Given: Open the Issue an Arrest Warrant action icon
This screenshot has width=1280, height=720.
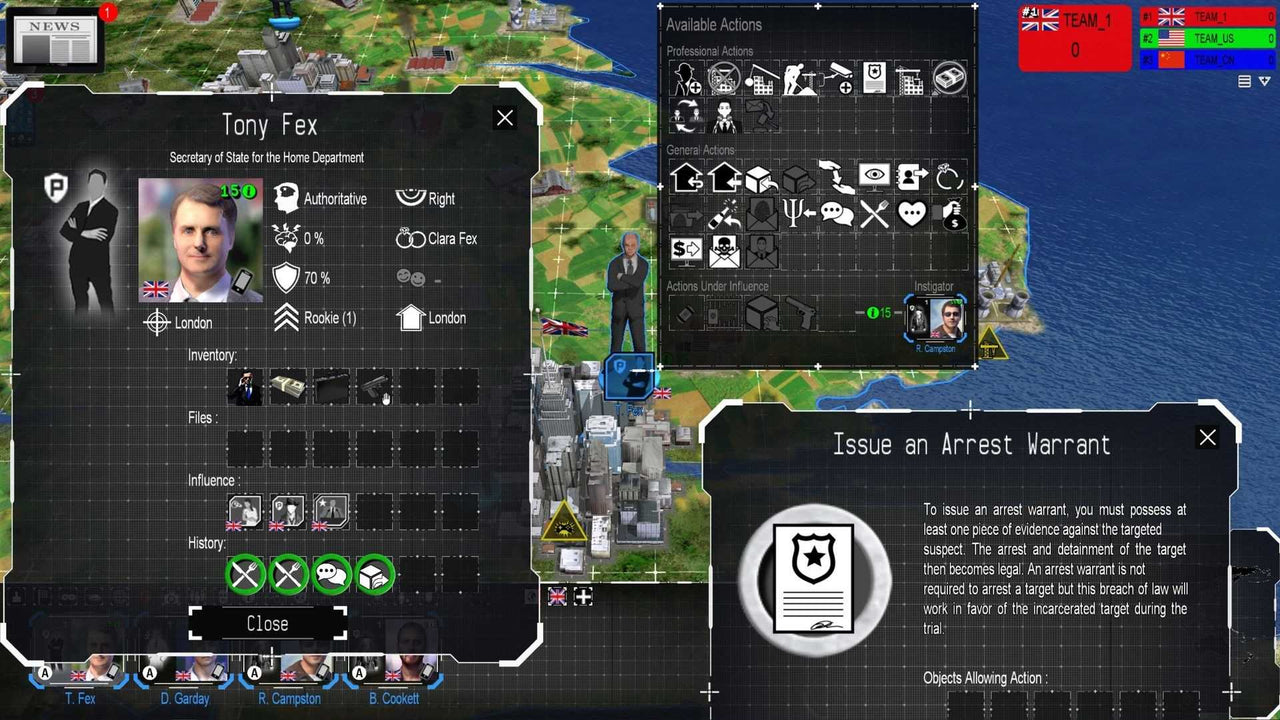Looking at the screenshot, I should click(x=875, y=78).
